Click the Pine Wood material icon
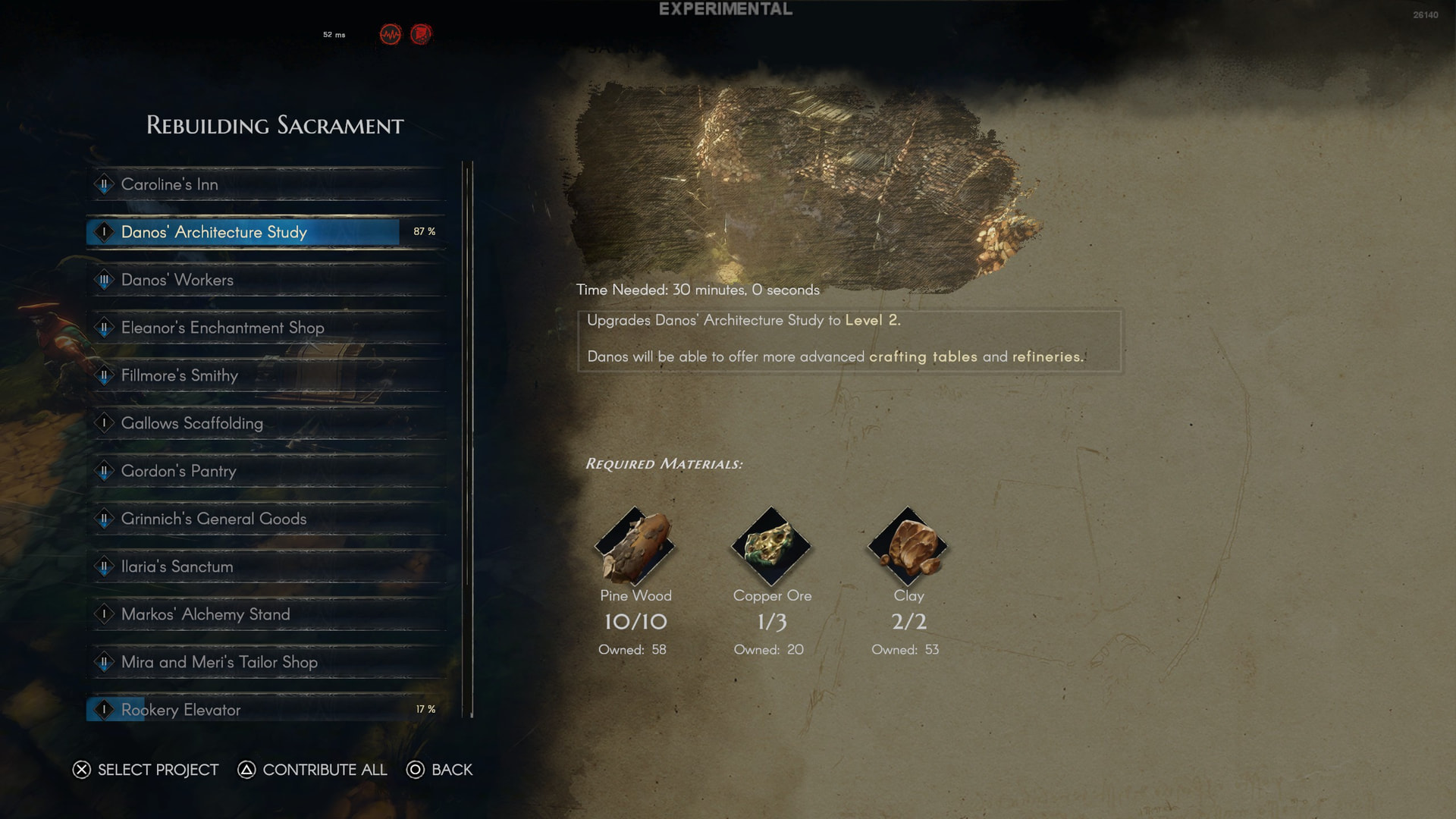 pos(635,546)
